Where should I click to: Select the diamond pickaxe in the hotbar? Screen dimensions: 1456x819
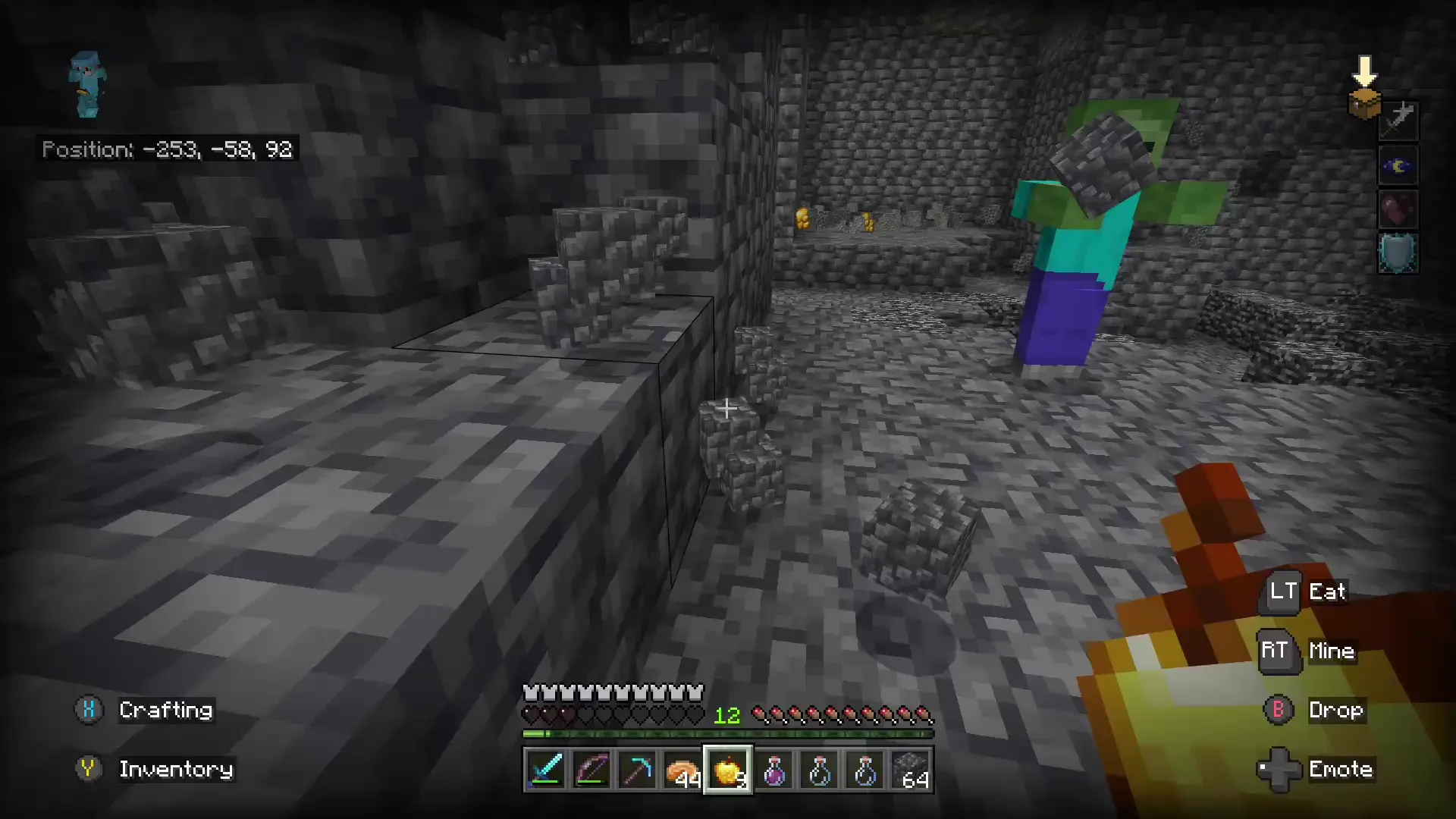click(x=638, y=770)
